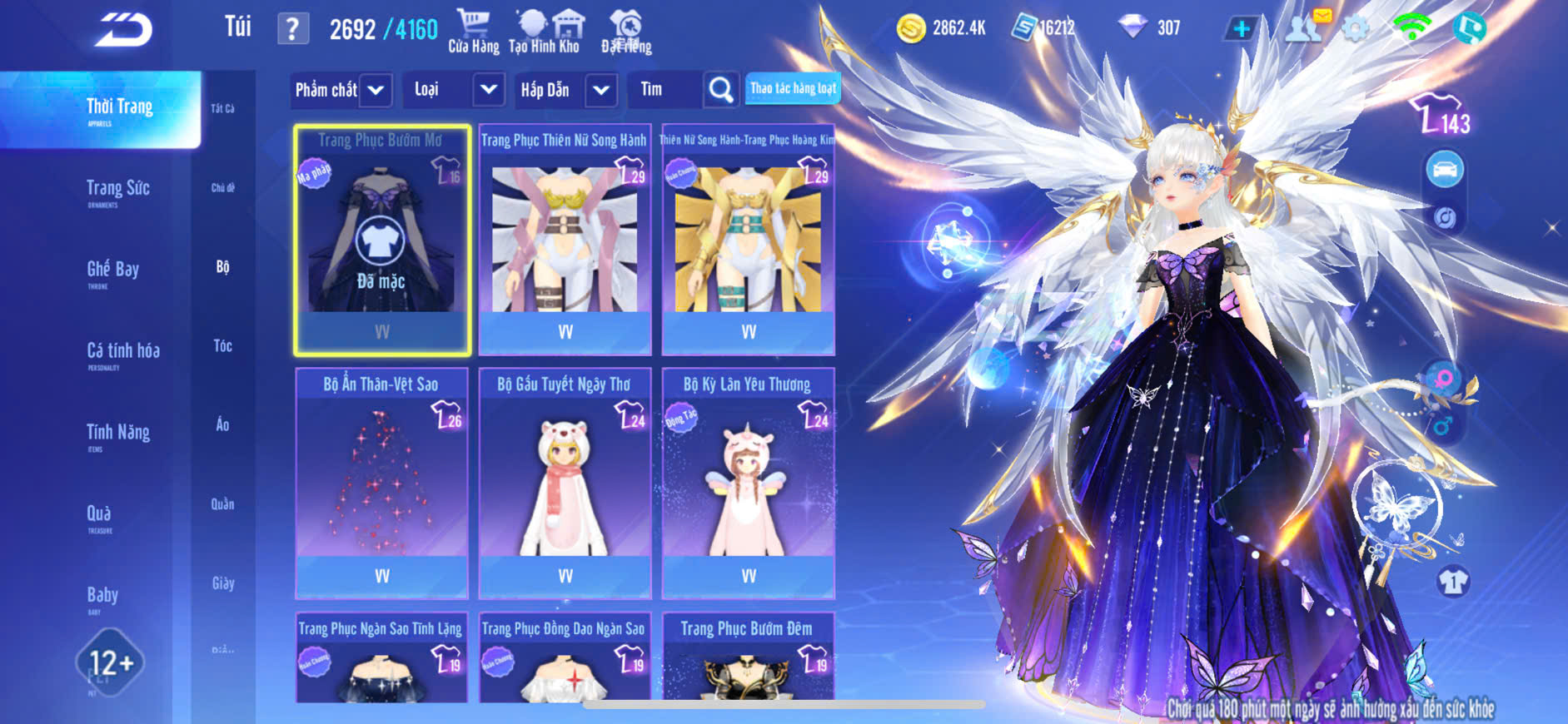Screen dimensions: 1568x724
Task: Expand the Phẩm chất dropdown
Action: (376, 90)
